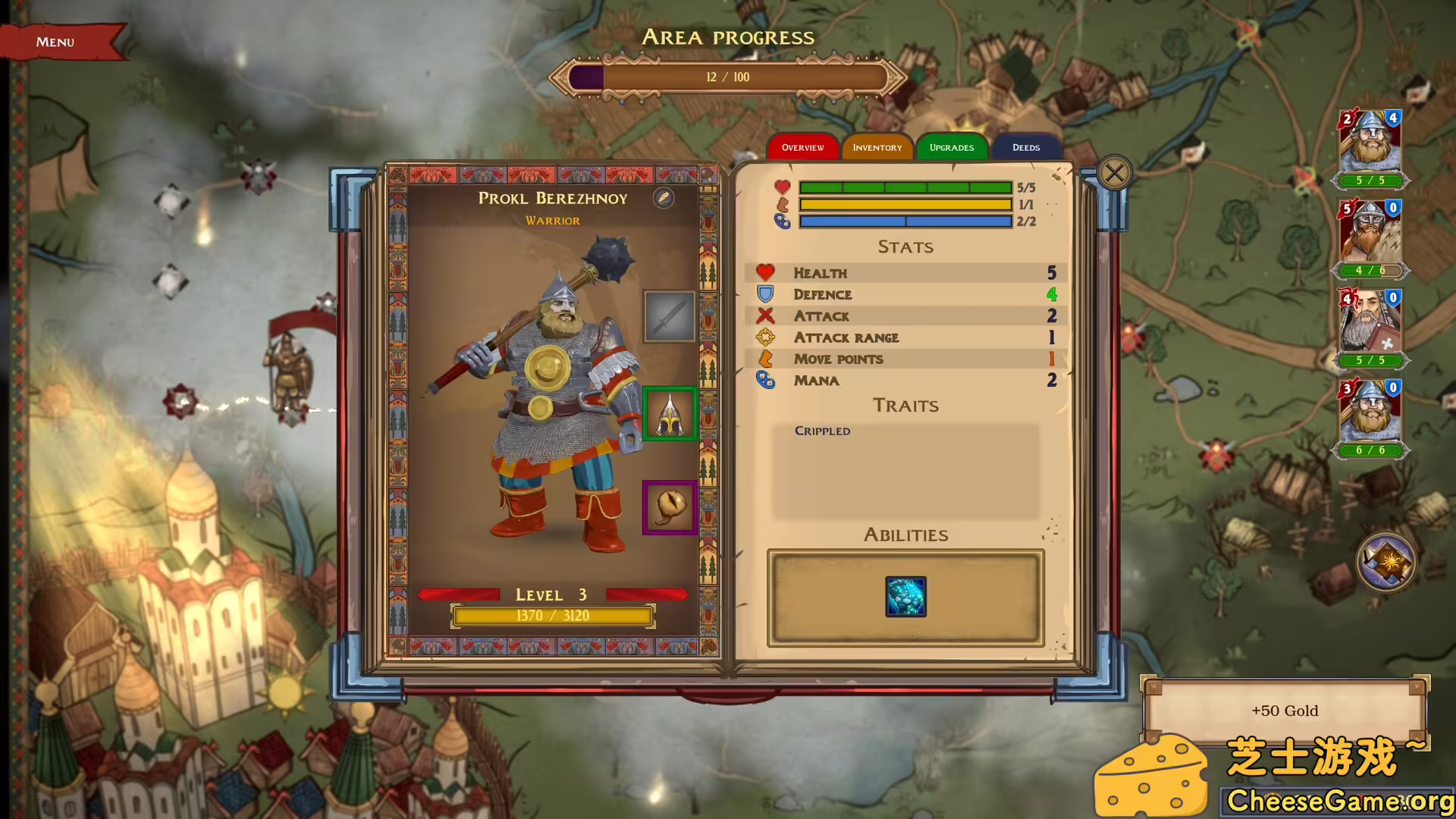Click the shield icon beside the Defence stat
This screenshot has width=1456, height=819.
pos(766,294)
